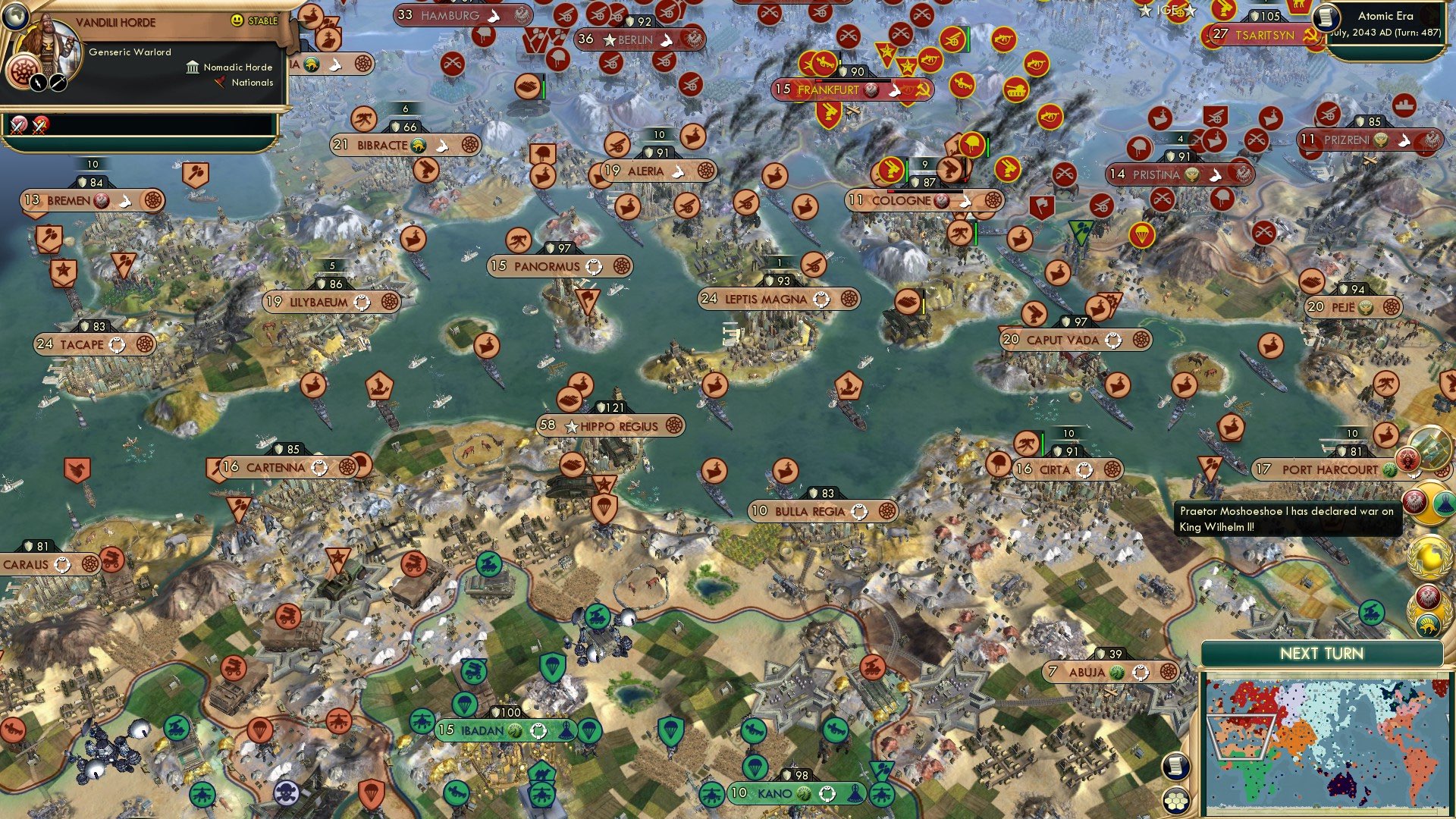Toggle the globe view button in top-left corner
The height and width of the screenshot is (819, 1456).
coord(16,16)
